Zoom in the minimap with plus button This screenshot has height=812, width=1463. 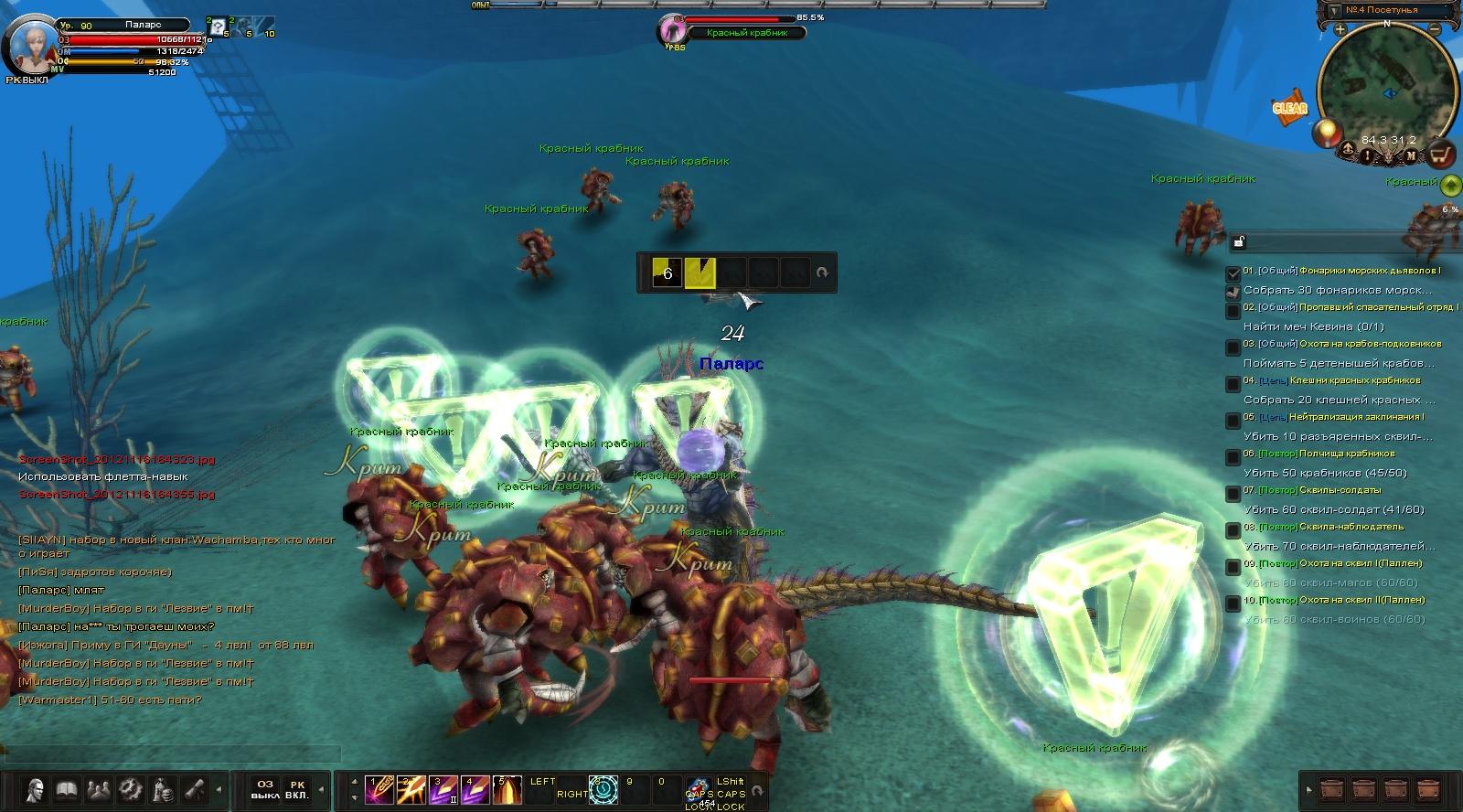point(1340,29)
